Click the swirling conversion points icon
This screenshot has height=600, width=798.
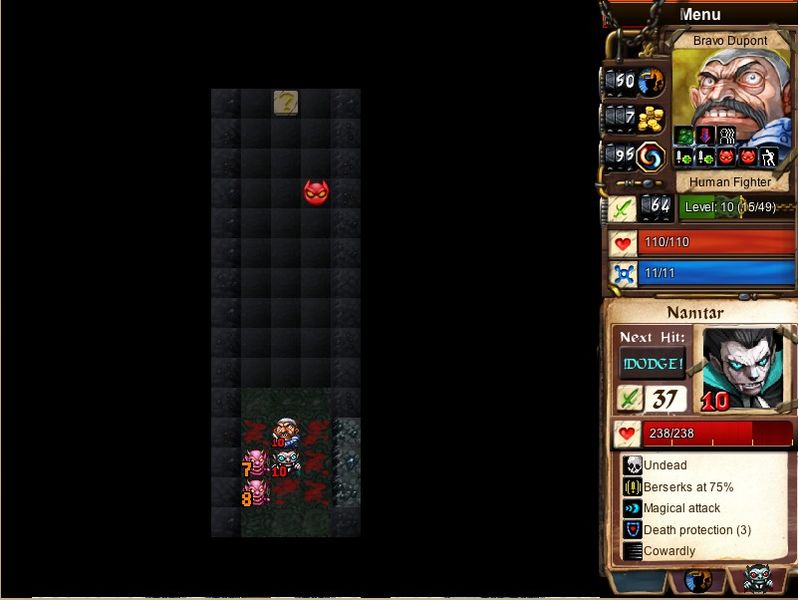point(651,157)
